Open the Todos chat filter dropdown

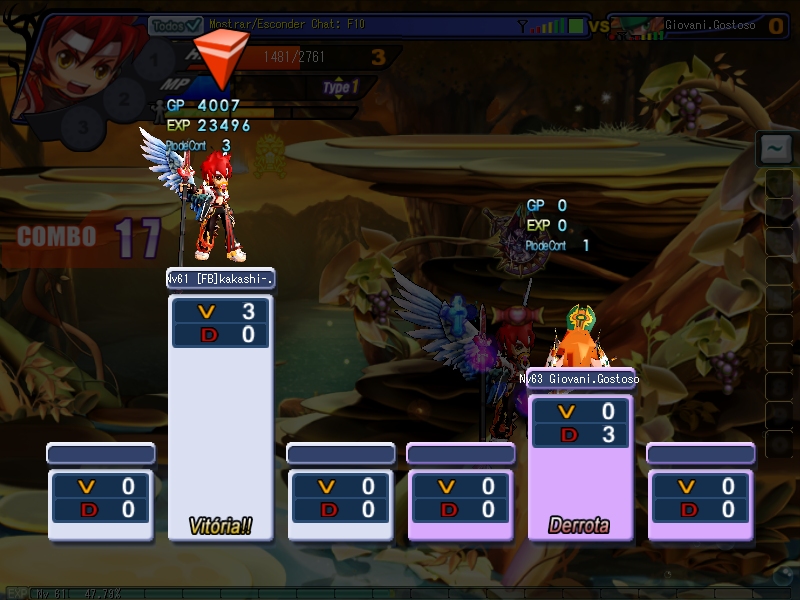176,25
